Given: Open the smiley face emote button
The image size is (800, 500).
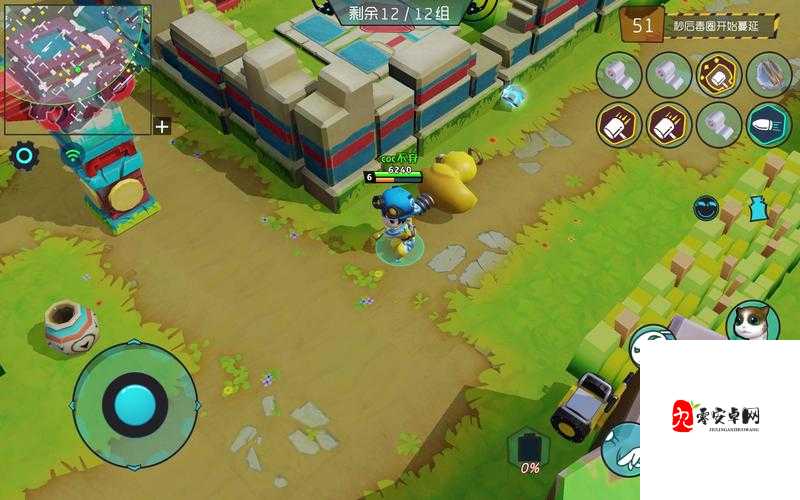Looking at the screenshot, I should click(706, 208).
